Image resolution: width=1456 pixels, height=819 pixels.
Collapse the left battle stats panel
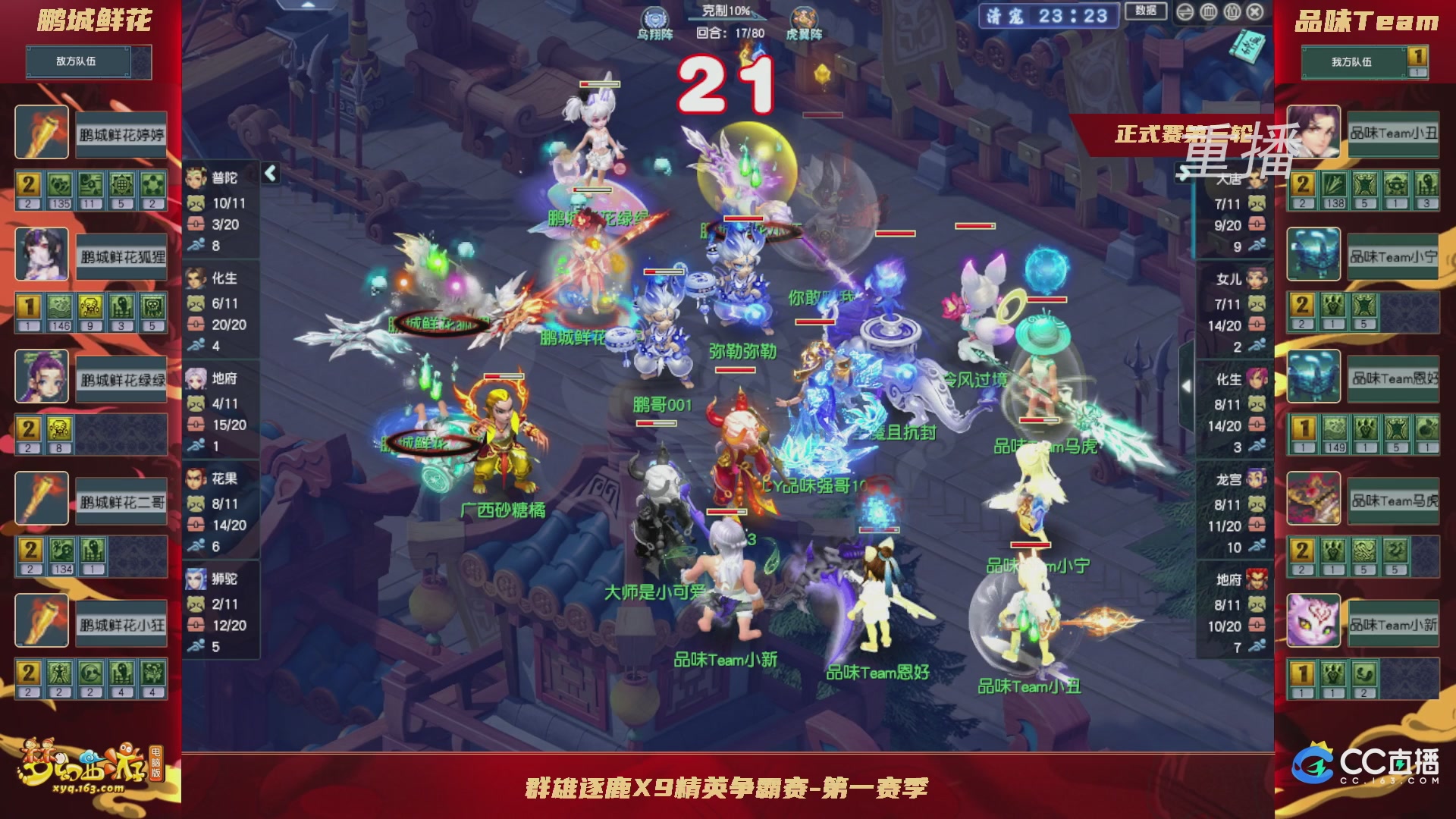coord(270,173)
